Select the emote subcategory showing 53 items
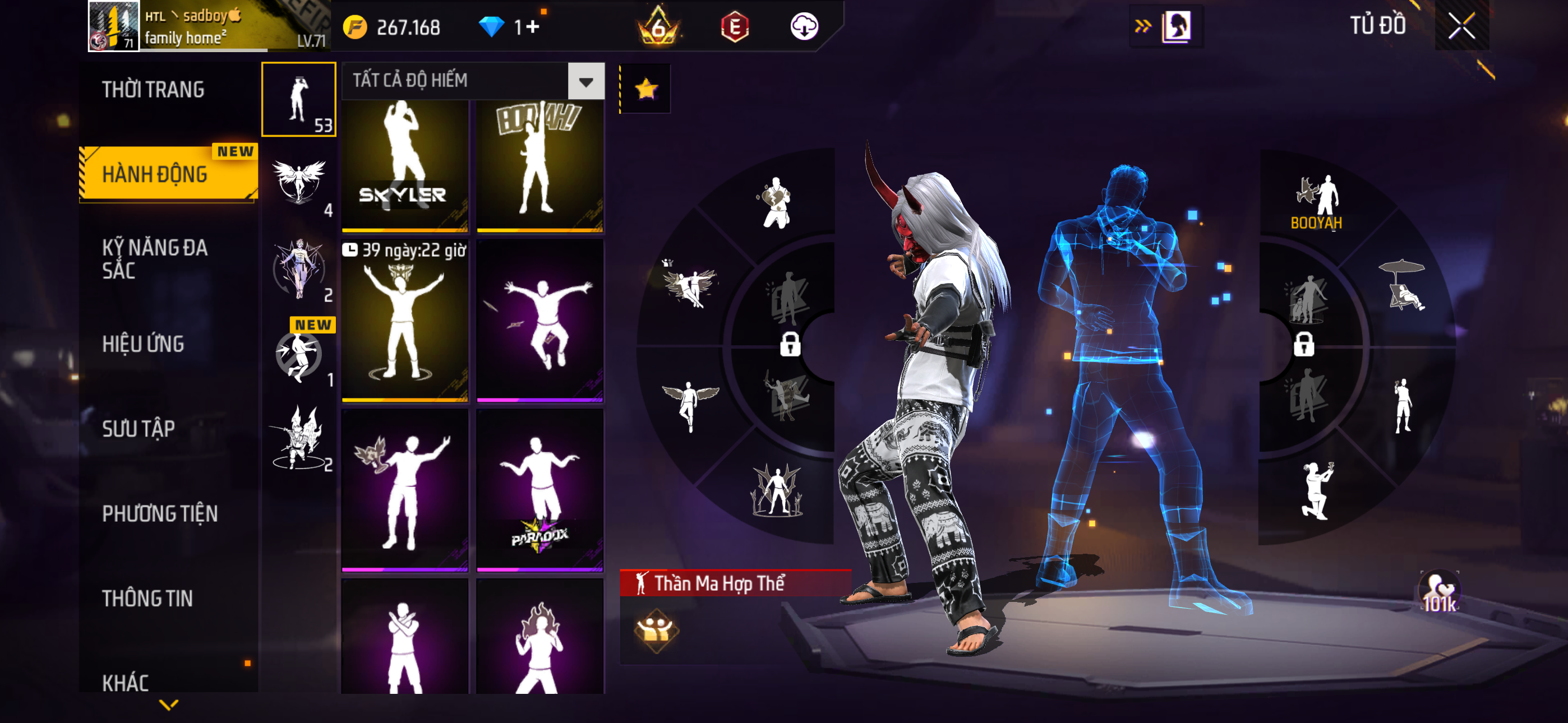1568x723 pixels. pos(298,99)
